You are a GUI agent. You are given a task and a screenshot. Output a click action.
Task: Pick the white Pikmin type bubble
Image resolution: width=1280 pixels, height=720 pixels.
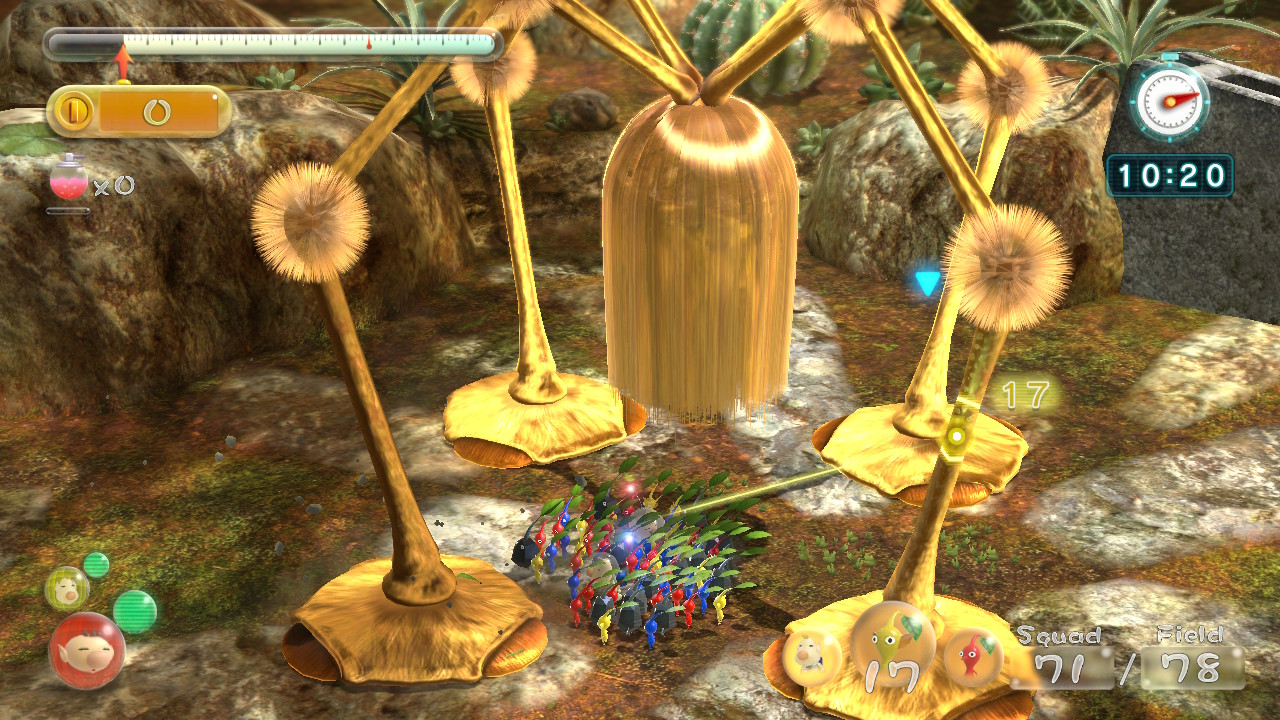811,657
